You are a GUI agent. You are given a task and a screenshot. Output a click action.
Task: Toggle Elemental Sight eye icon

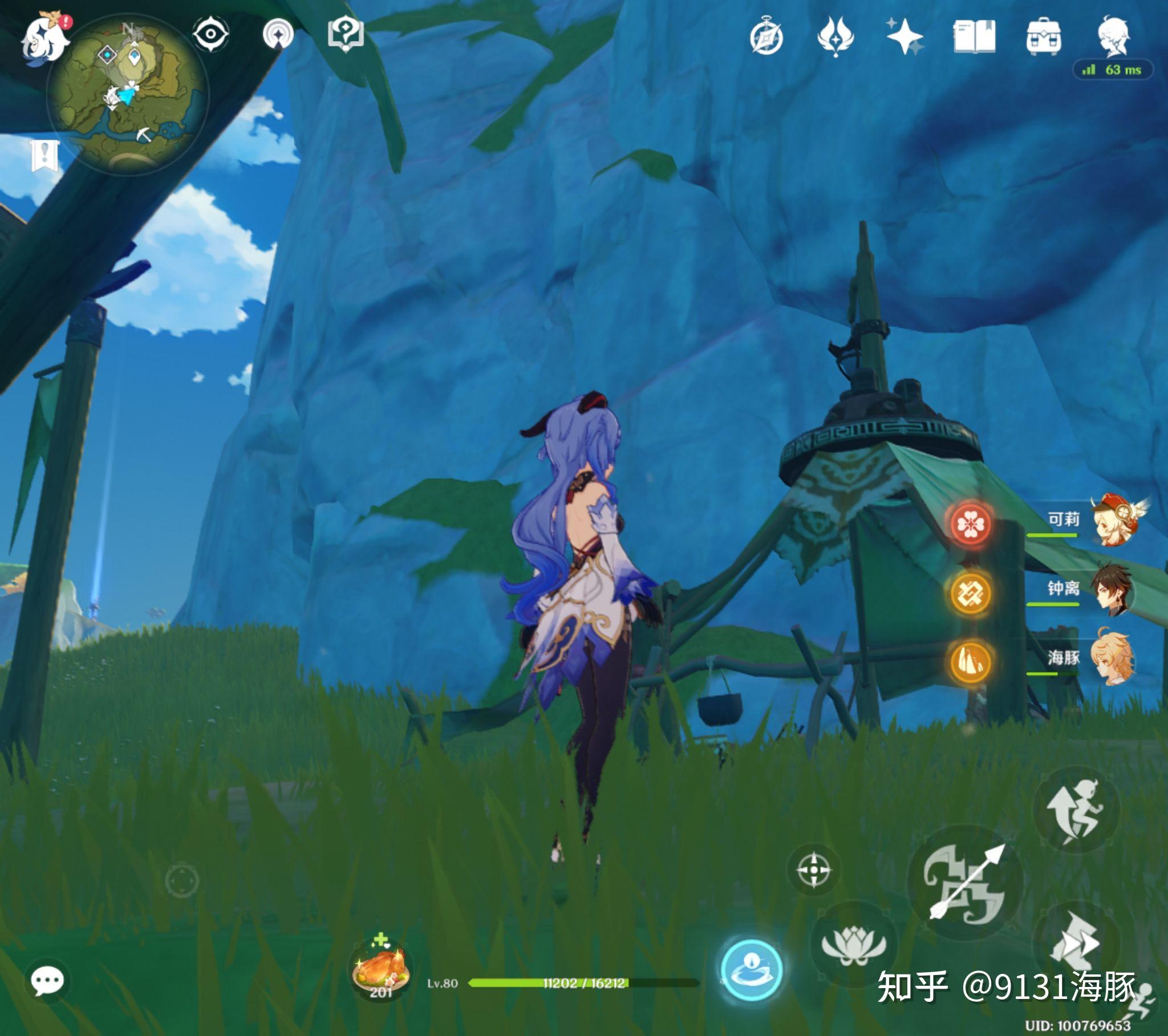coord(210,34)
